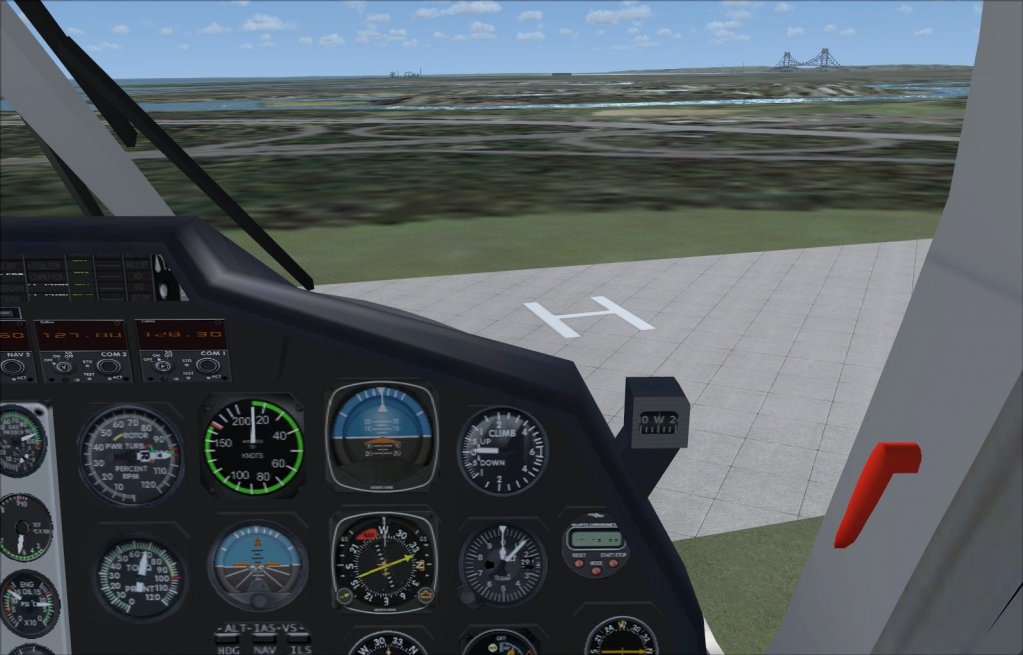Adjust the HSI heading bug knob
Viewport: 1023px width, 655px height.
pyautogui.click(x=424, y=596)
